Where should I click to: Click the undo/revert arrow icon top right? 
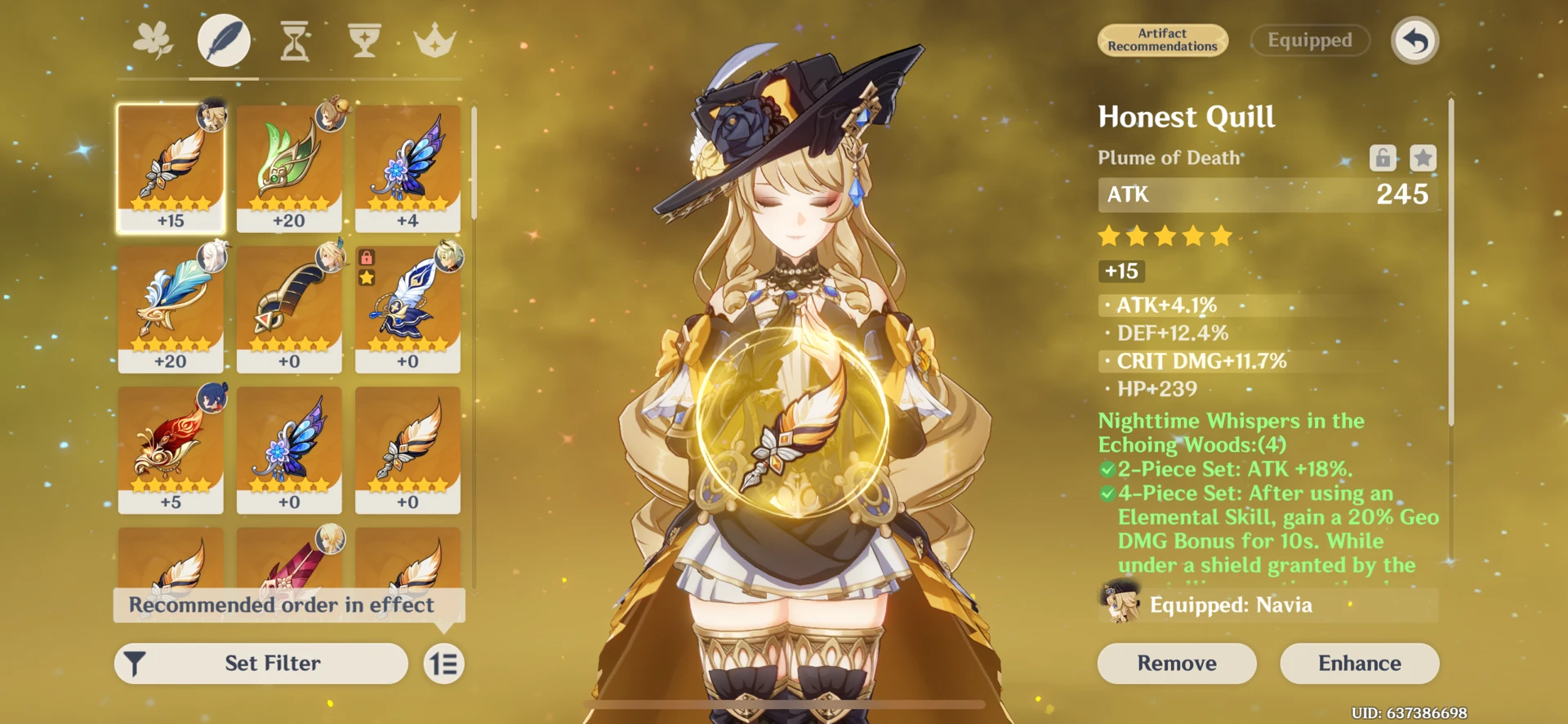click(x=1414, y=39)
